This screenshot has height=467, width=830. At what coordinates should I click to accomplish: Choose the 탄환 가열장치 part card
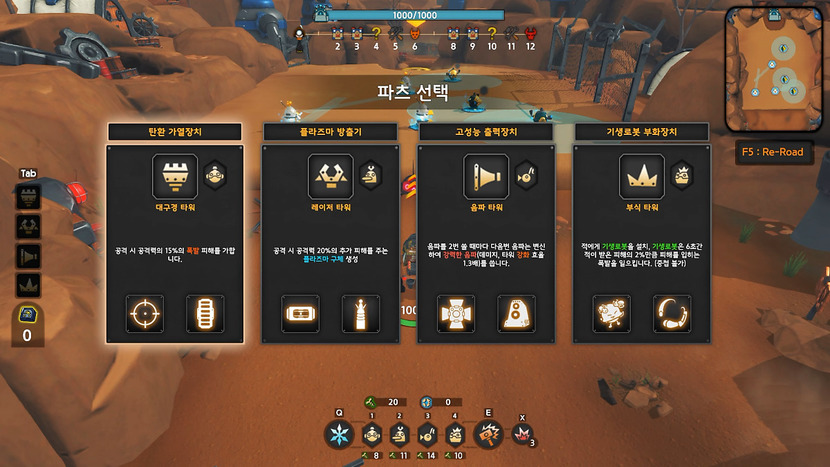[175, 240]
